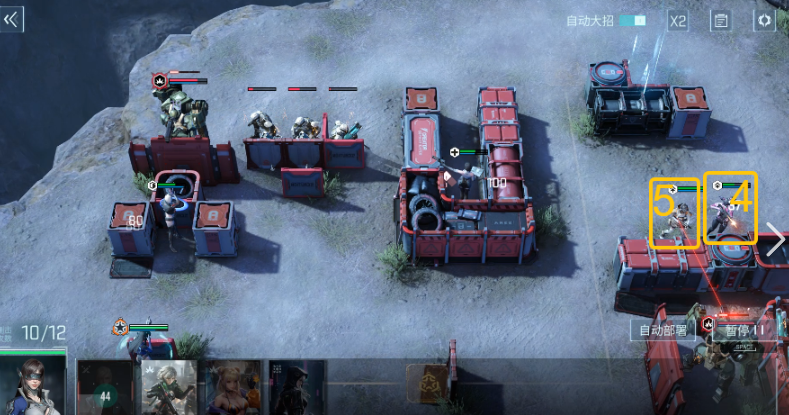
Task: Pause the battle with the 暂停 button
Action: (x=744, y=330)
